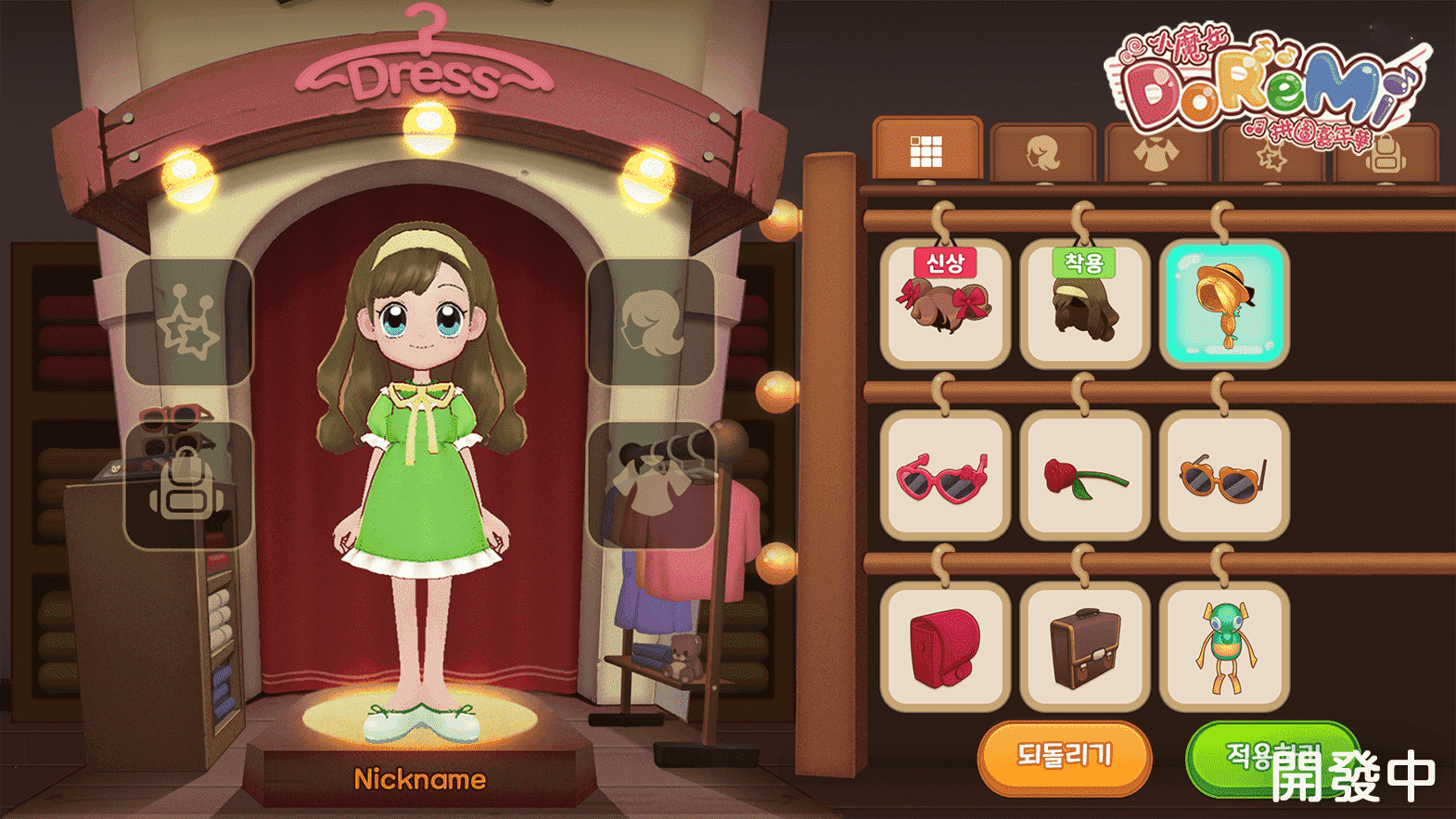The image size is (1456, 819).
Task: Choose the orange braid with straw hat
Action: [1224, 304]
